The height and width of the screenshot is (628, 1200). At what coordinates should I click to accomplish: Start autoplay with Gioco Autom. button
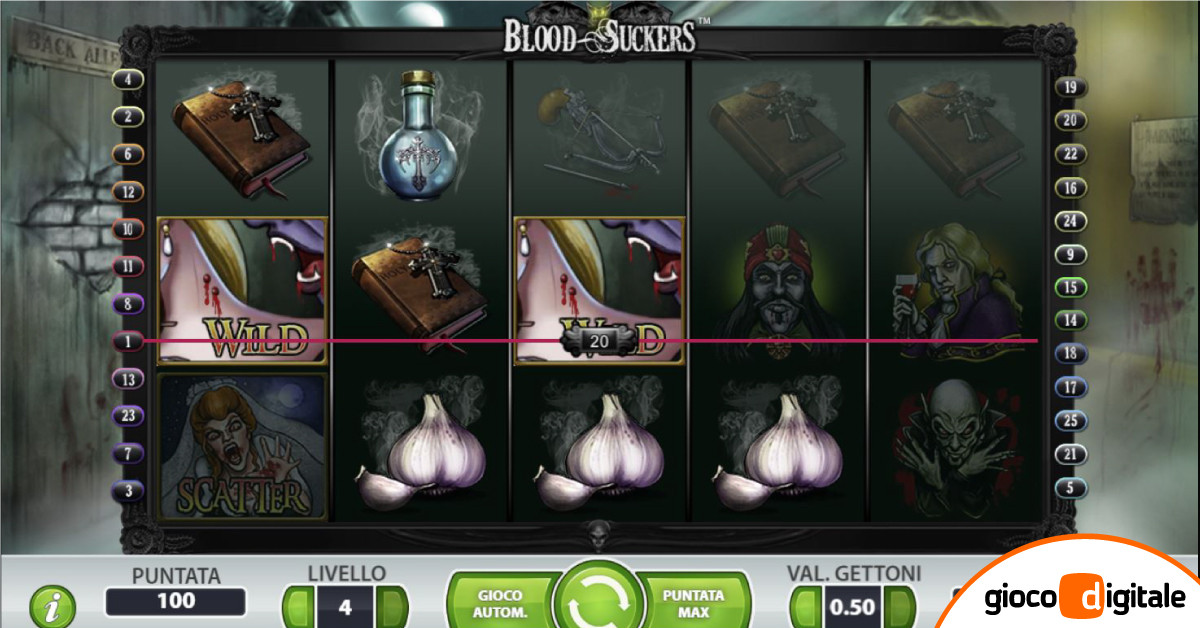click(x=500, y=602)
